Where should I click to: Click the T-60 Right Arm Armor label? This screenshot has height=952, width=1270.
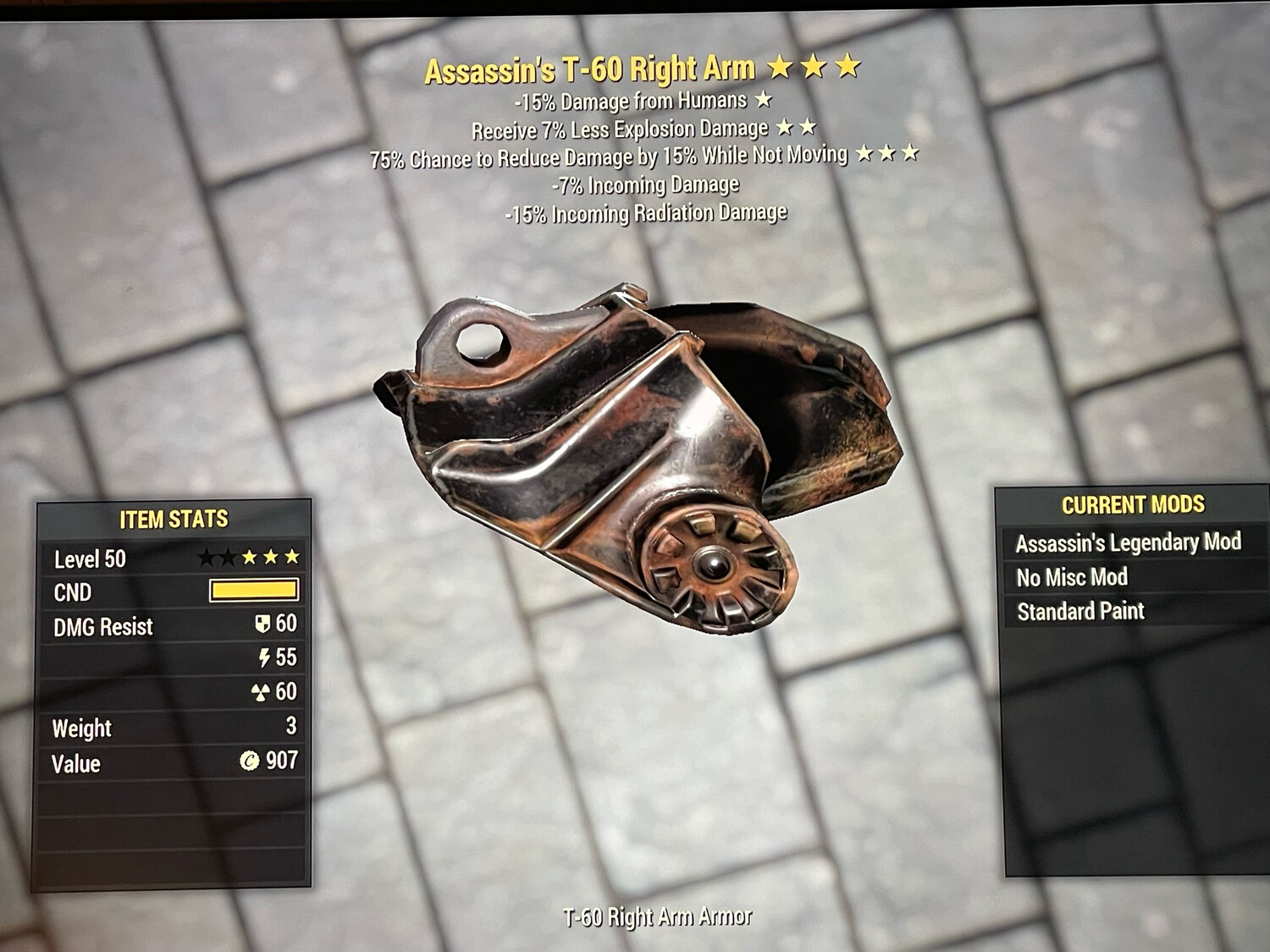tap(658, 916)
